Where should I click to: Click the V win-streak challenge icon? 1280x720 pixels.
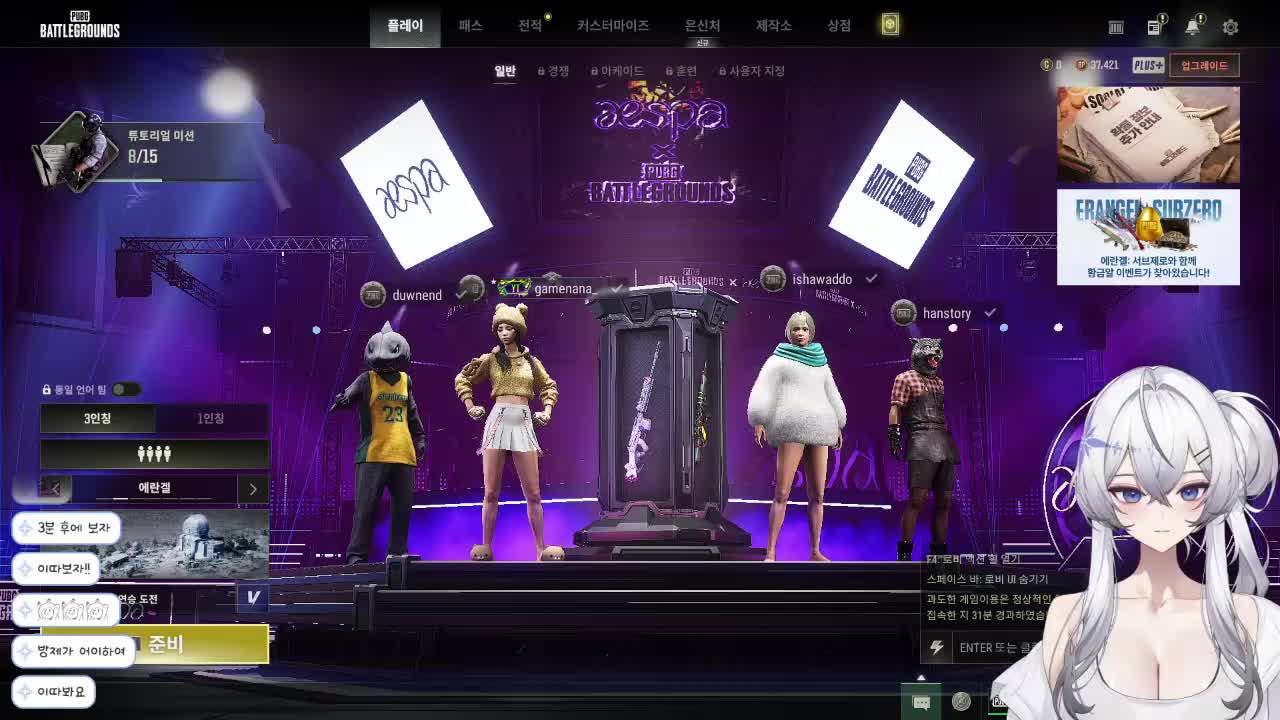253,598
